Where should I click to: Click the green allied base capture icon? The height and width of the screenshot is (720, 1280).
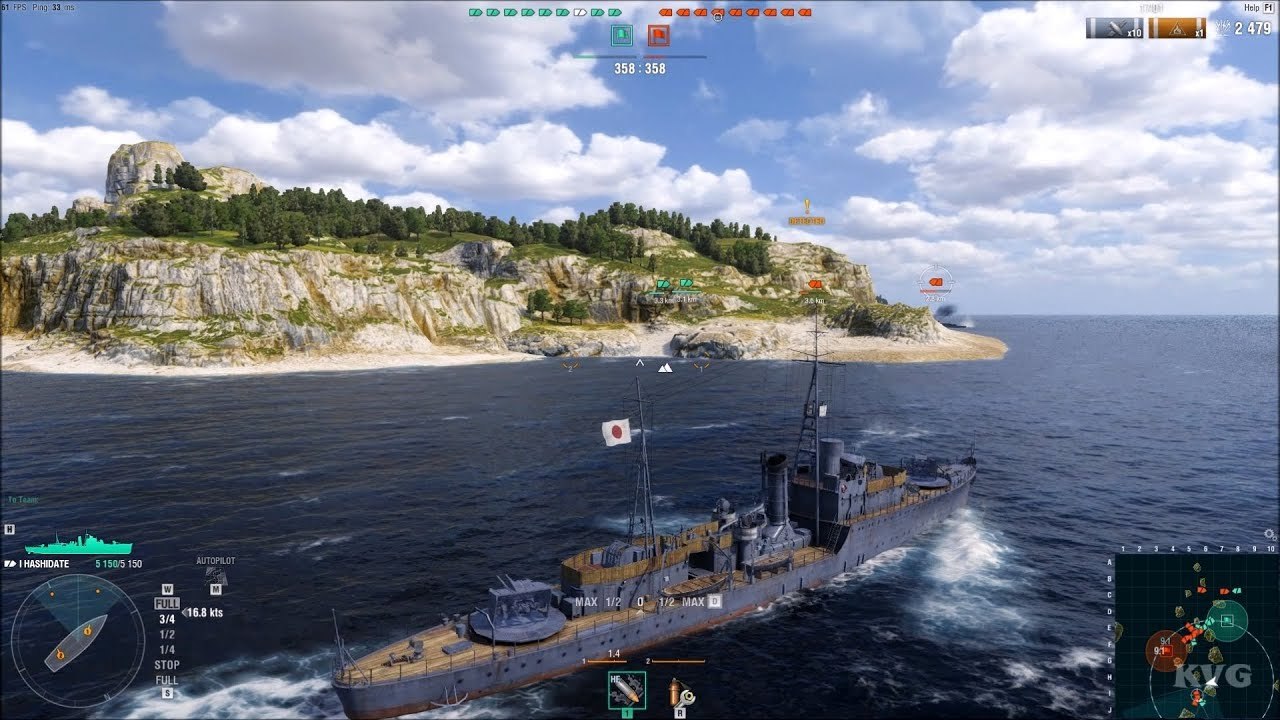point(621,36)
